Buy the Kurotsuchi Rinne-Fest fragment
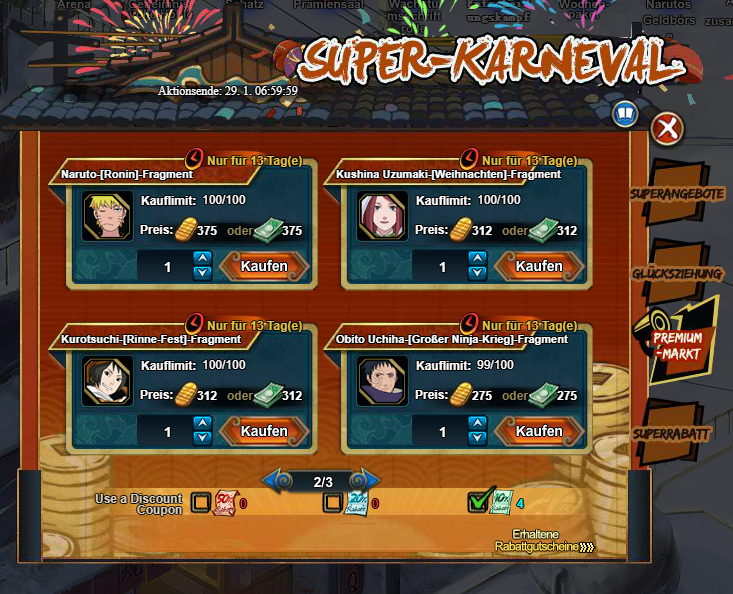Viewport: 733px width, 594px height. (x=263, y=432)
